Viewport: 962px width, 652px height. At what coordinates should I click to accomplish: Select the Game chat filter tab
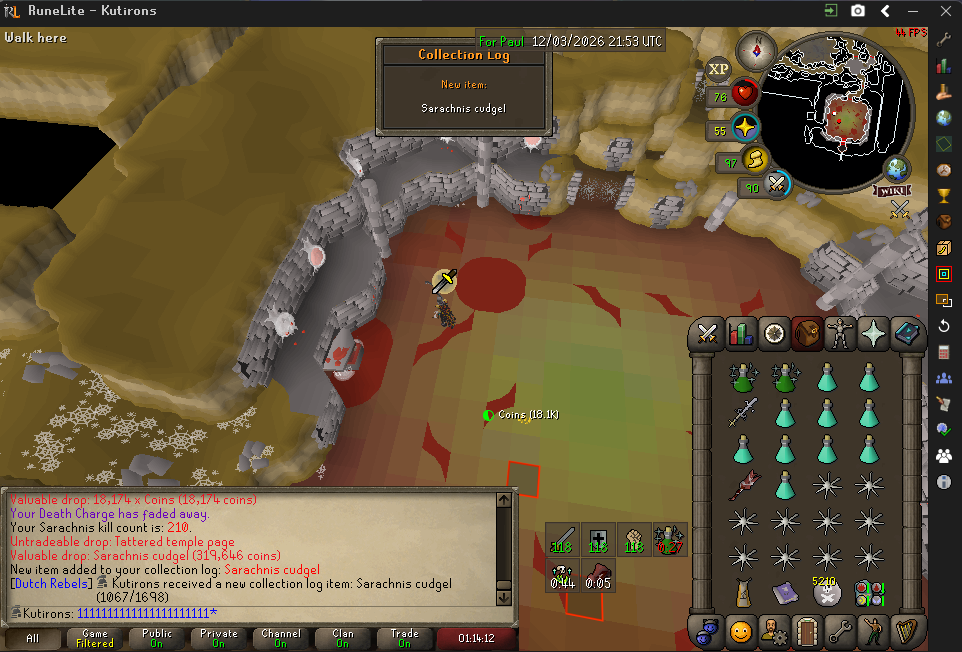coord(95,638)
